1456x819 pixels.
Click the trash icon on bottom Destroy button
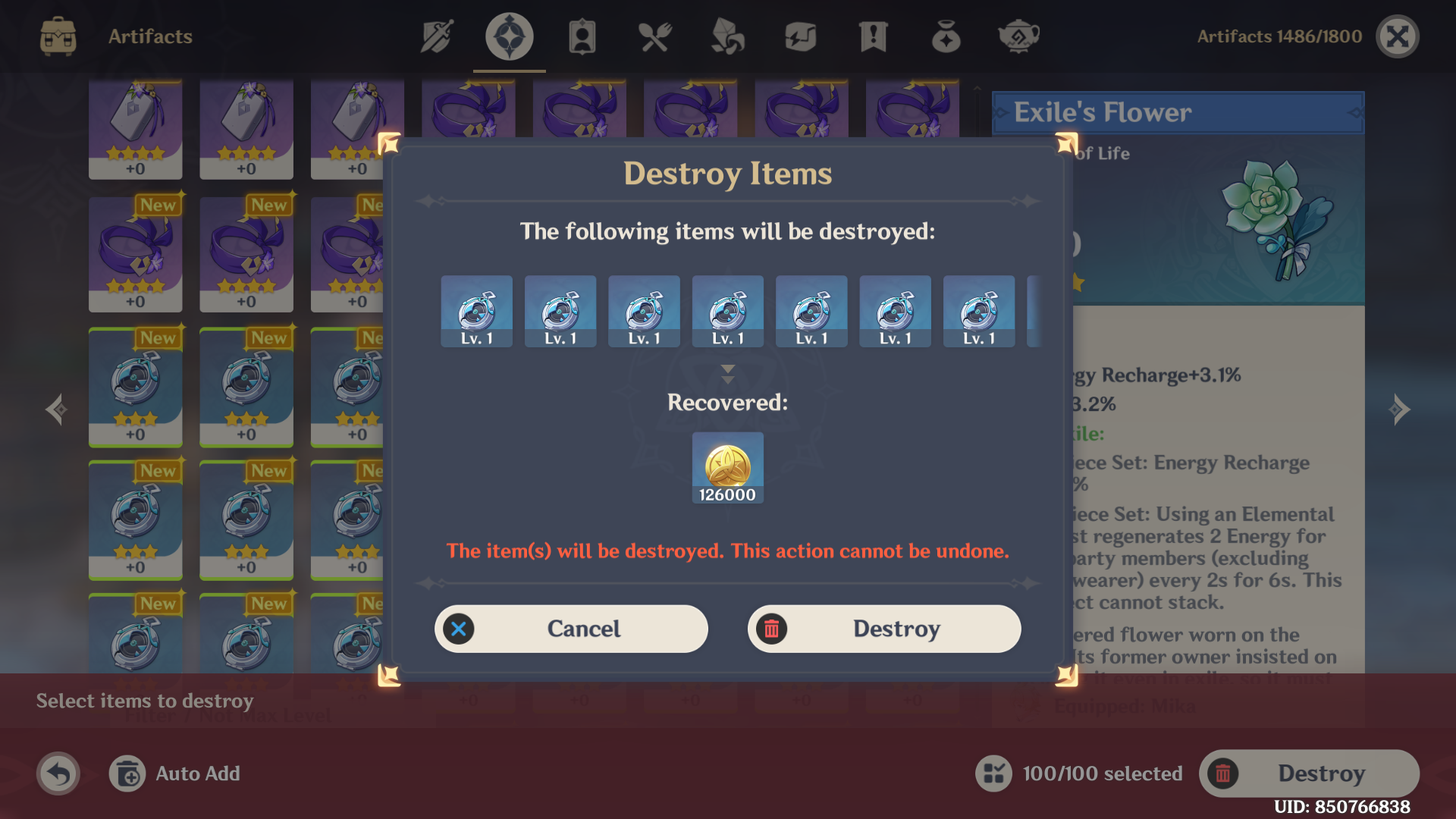coord(1224,773)
